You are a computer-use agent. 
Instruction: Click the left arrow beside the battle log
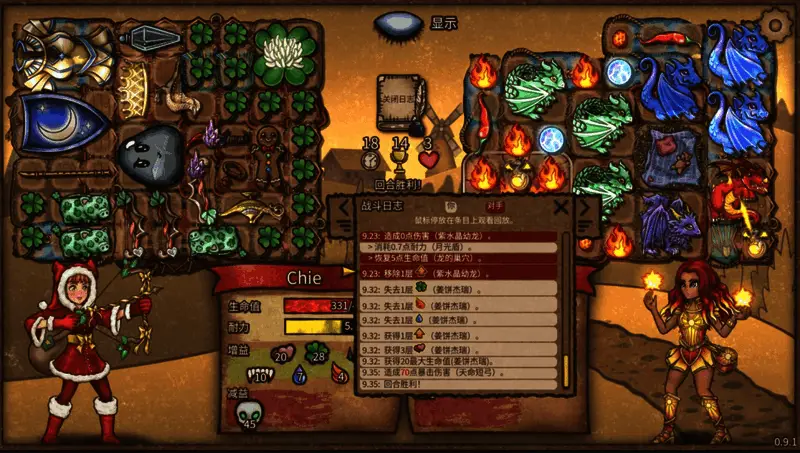point(343,210)
